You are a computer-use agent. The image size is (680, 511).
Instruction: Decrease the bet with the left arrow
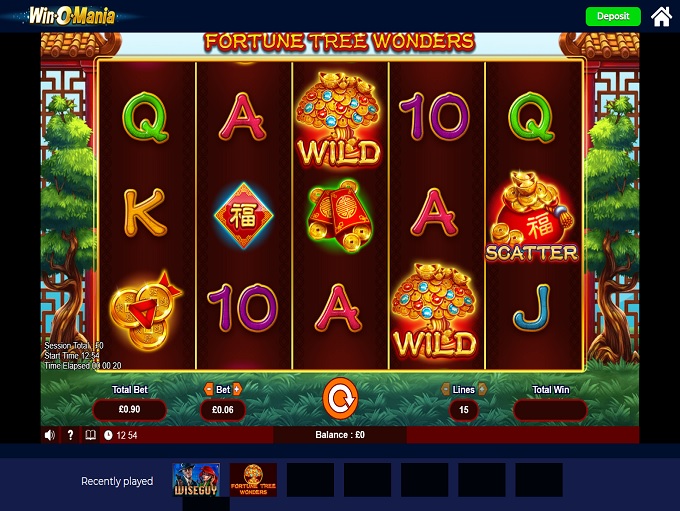[209, 389]
